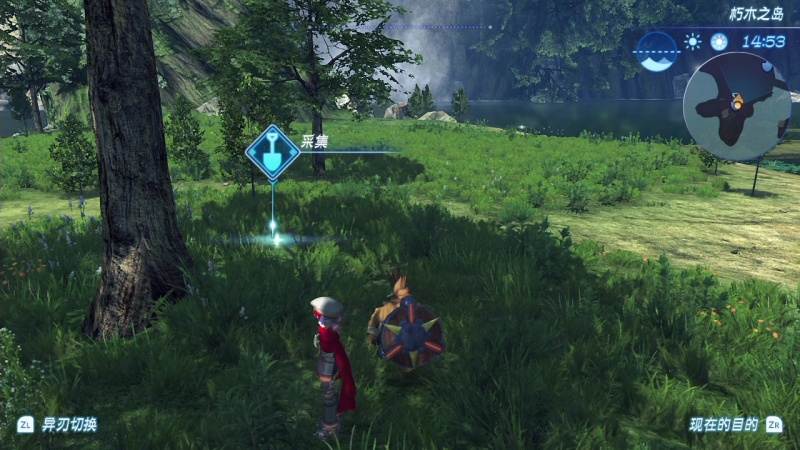Click the sunny weather icon
Screen dimensions: 800x450
click(x=692, y=42)
